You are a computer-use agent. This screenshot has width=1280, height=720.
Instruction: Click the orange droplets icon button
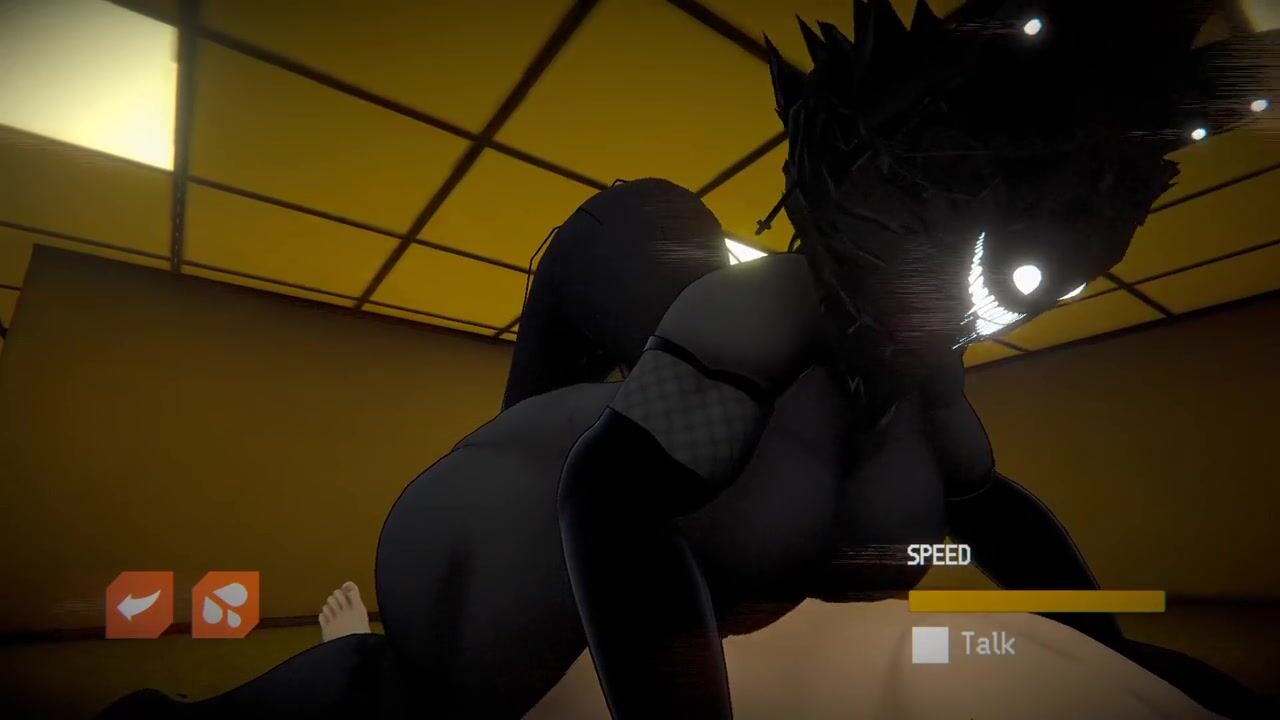pos(226,605)
